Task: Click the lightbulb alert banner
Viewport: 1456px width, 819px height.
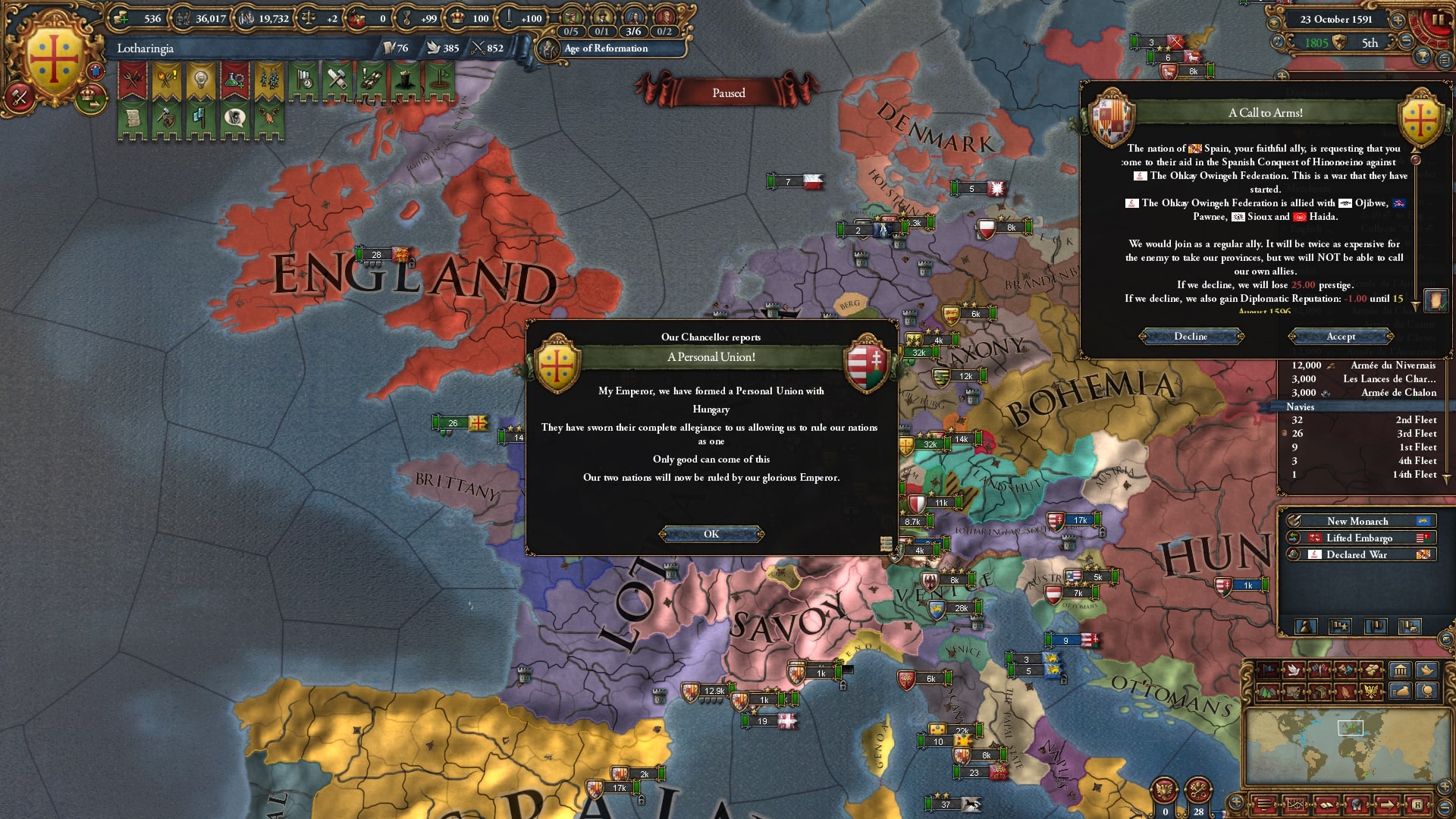Action: pos(200,80)
